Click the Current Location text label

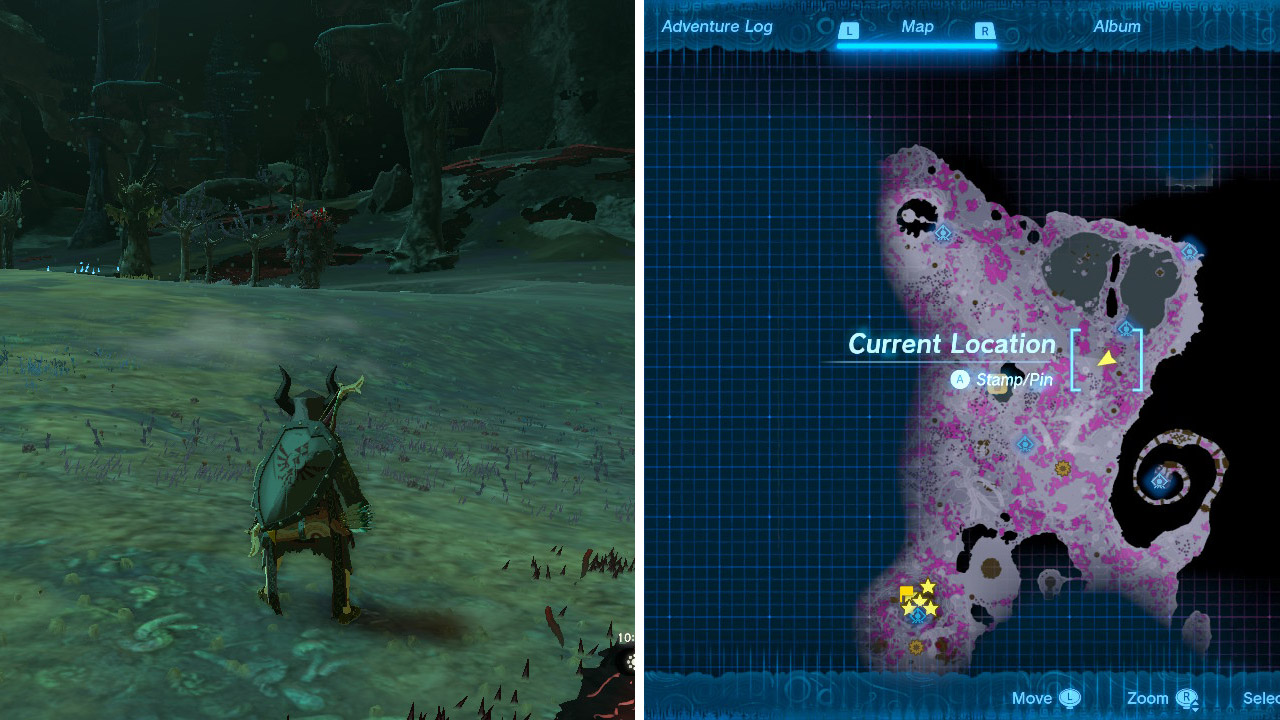pos(952,344)
